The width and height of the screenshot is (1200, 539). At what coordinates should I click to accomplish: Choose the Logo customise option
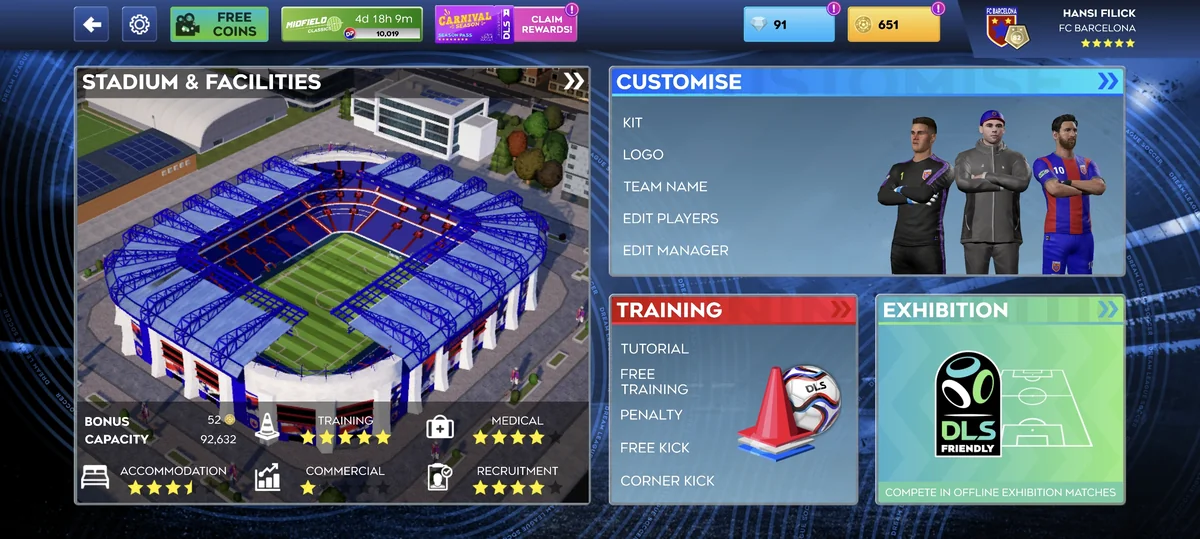point(643,155)
